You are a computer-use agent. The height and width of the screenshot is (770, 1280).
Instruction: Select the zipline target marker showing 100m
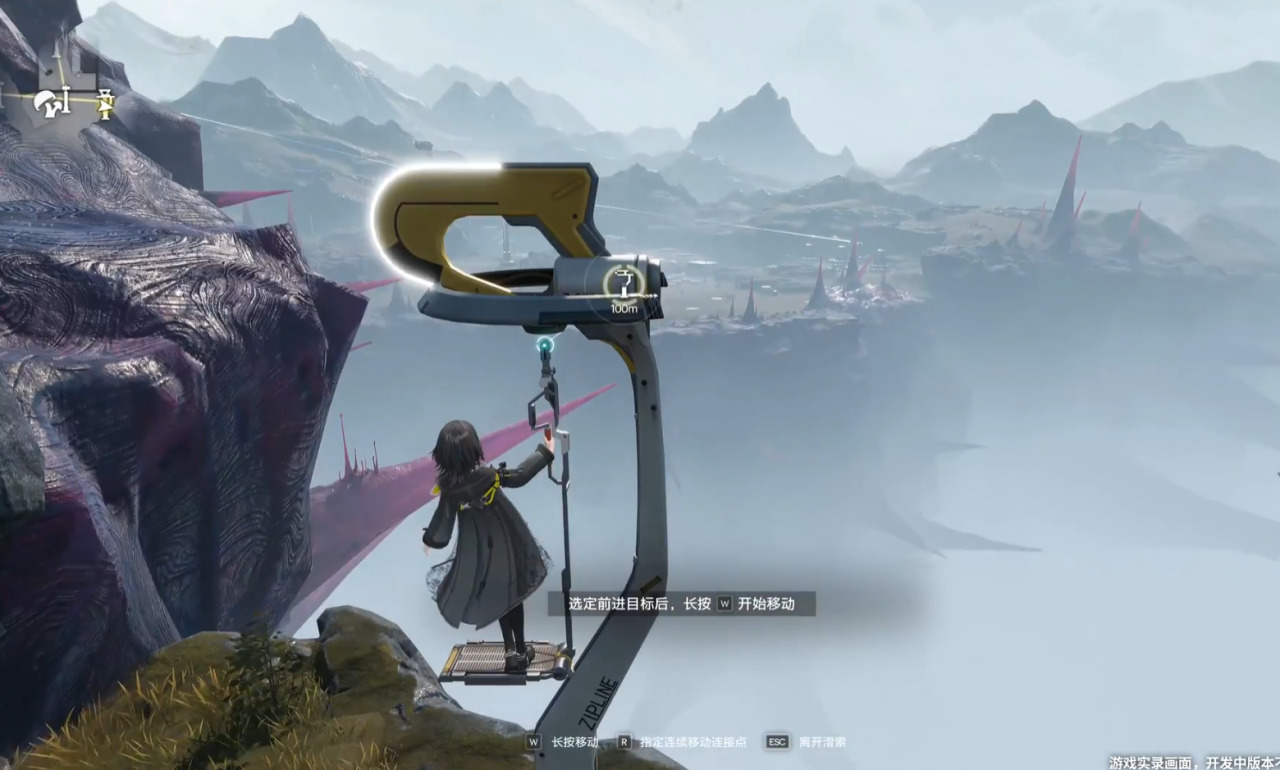tap(624, 283)
